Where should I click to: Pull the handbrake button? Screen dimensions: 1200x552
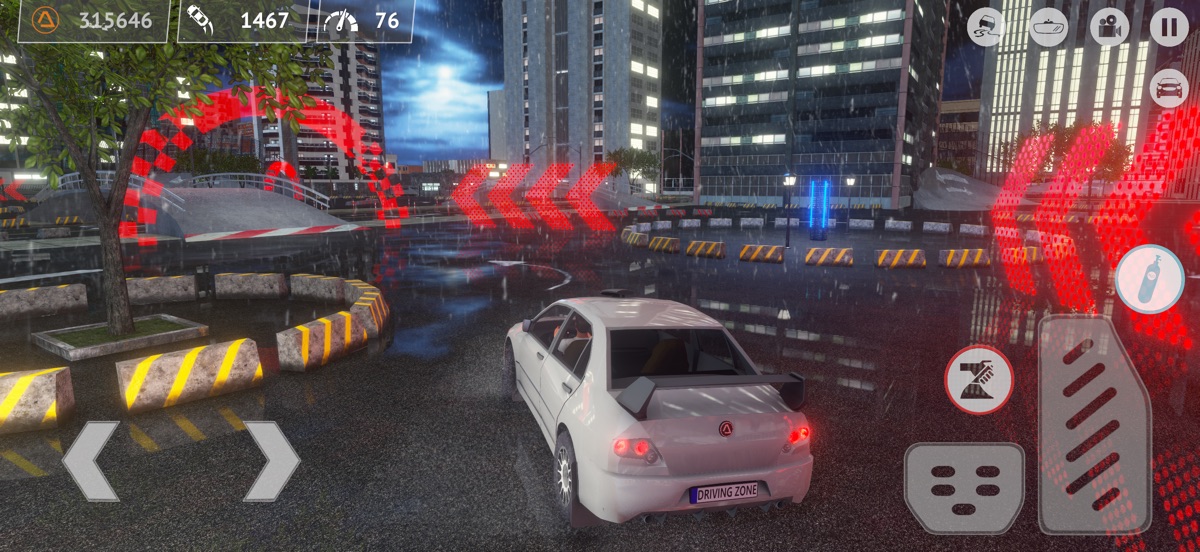tap(979, 379)
